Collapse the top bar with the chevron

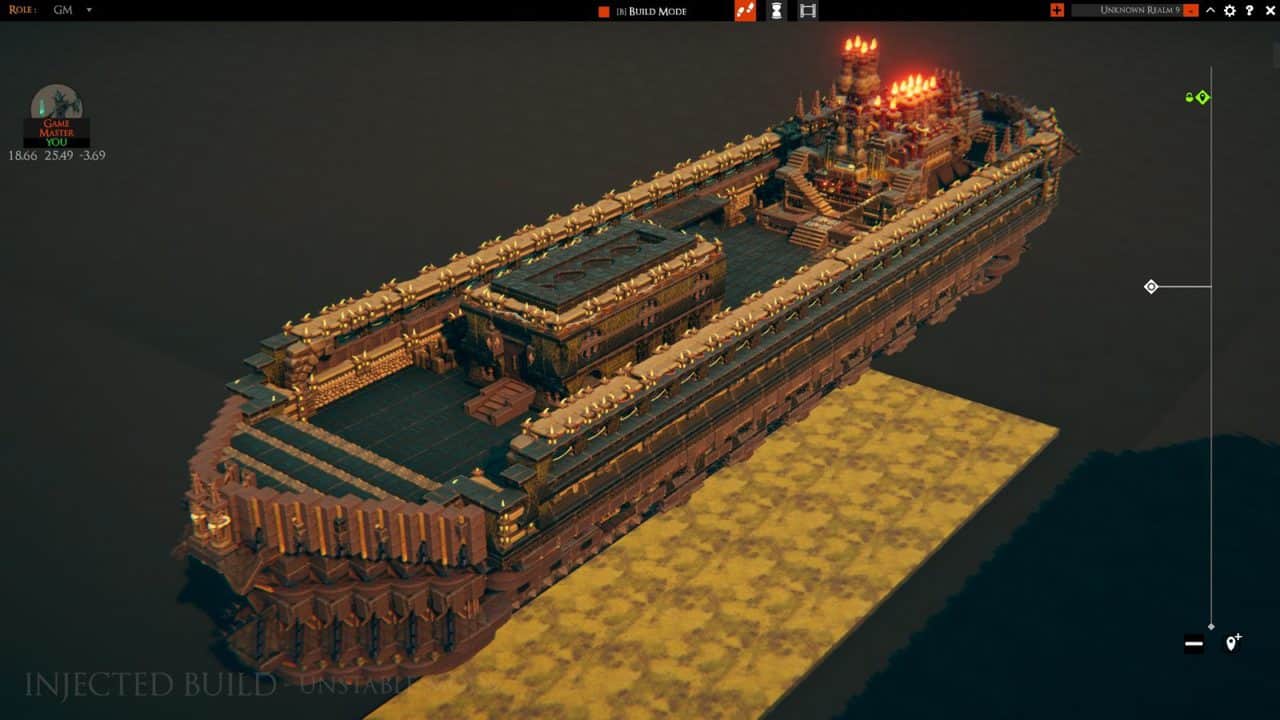click(1210, 12)
